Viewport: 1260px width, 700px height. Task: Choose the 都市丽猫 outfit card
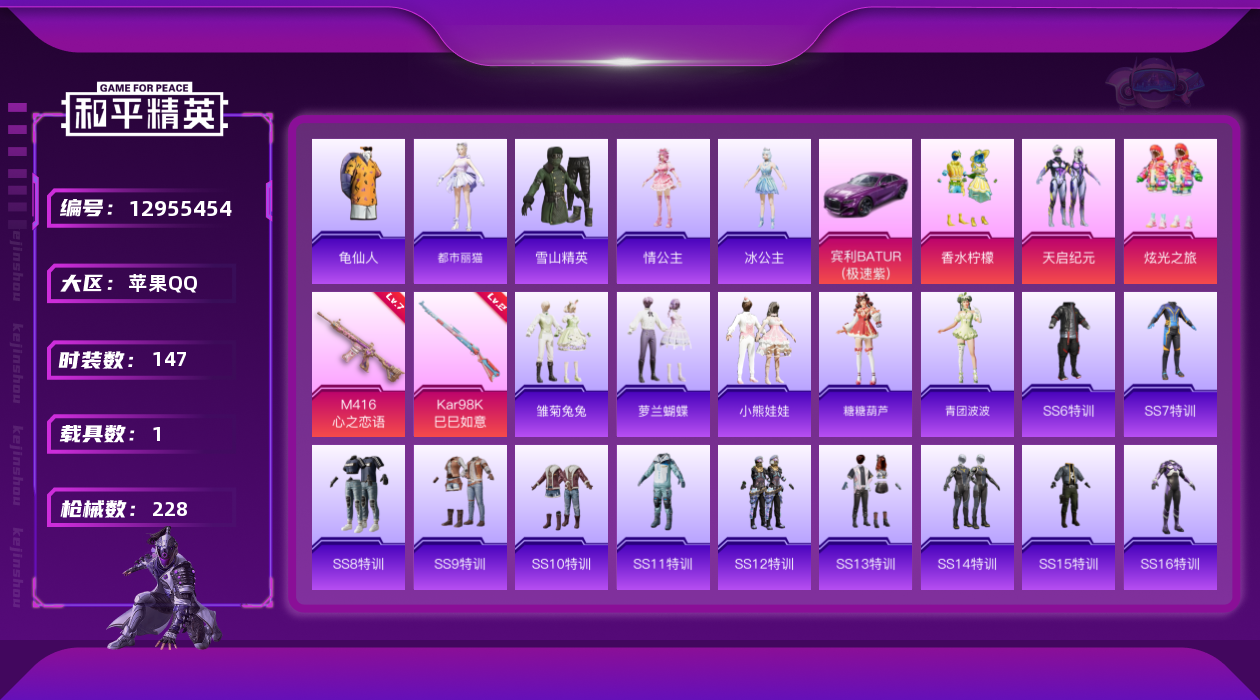(460, 211)
